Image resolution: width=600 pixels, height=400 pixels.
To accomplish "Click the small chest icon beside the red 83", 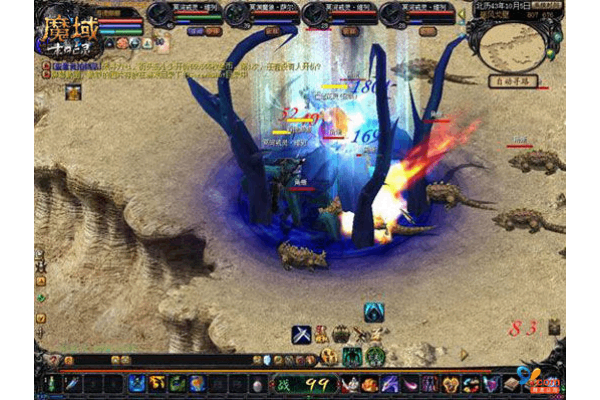I will pos(554,326).
